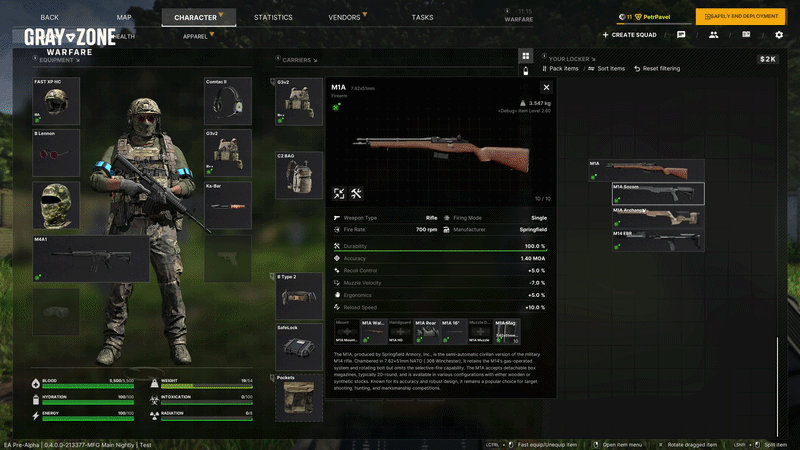Sort items in the locker

tap(607, 69)
